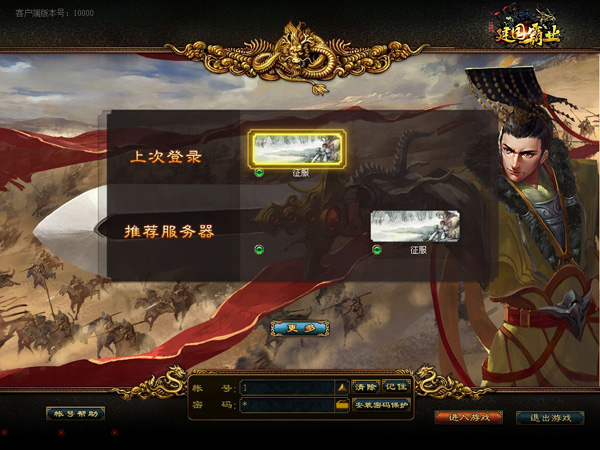
Task: Open the 帐号帮助 account help
Action: [75, 413]
